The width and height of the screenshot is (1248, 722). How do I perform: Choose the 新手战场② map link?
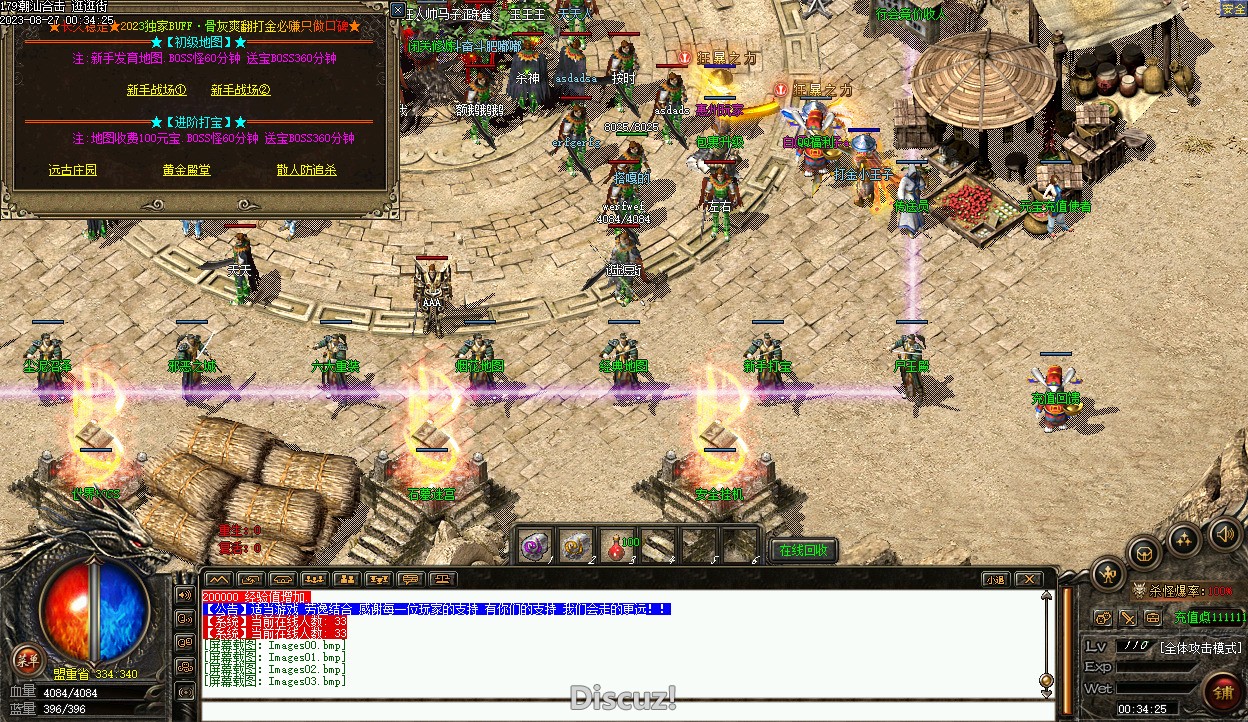click(240, 90)
